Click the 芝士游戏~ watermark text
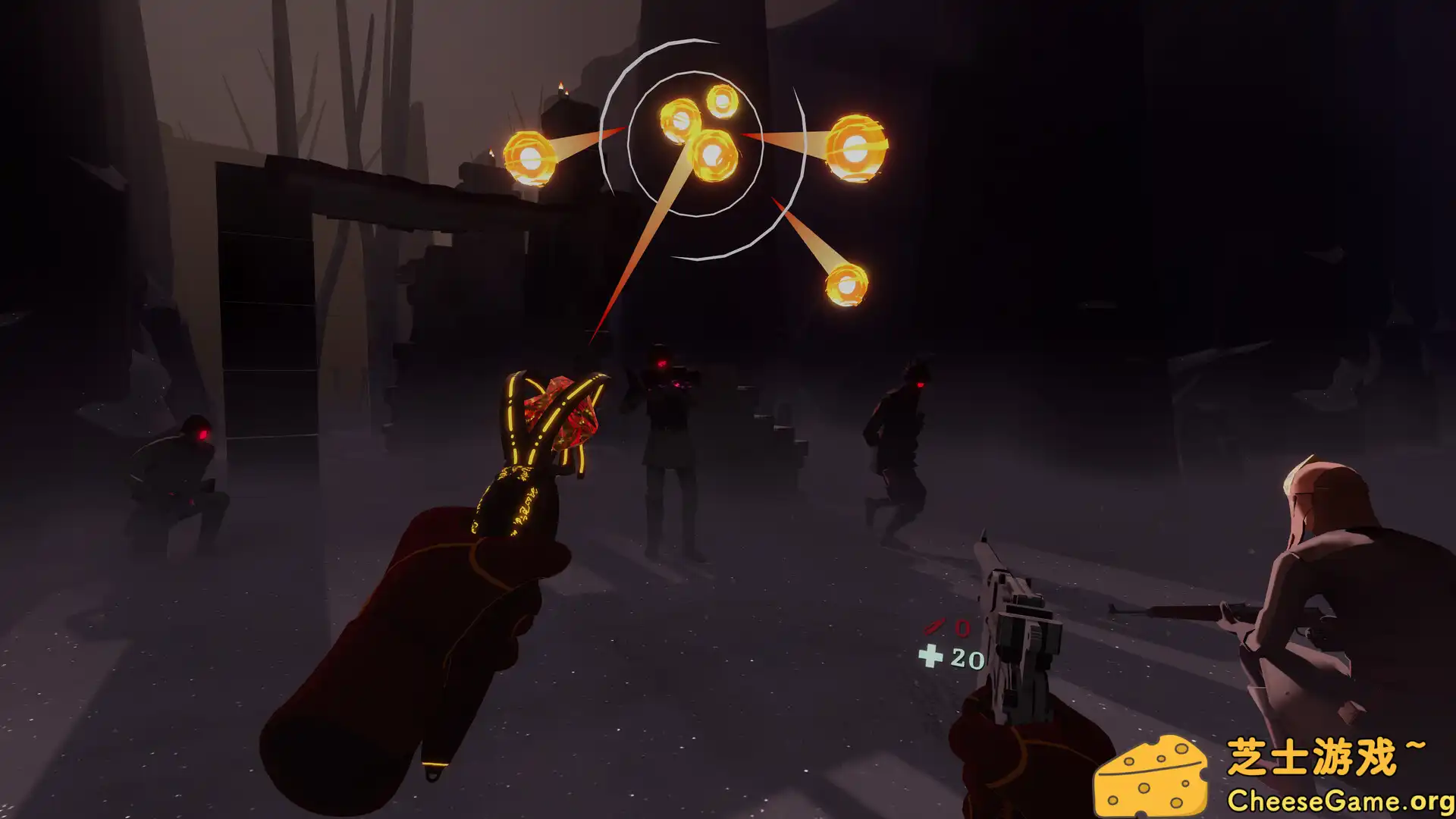Screen dimensions: 1456x819 pyautogui.click(x=1327, y=755)
